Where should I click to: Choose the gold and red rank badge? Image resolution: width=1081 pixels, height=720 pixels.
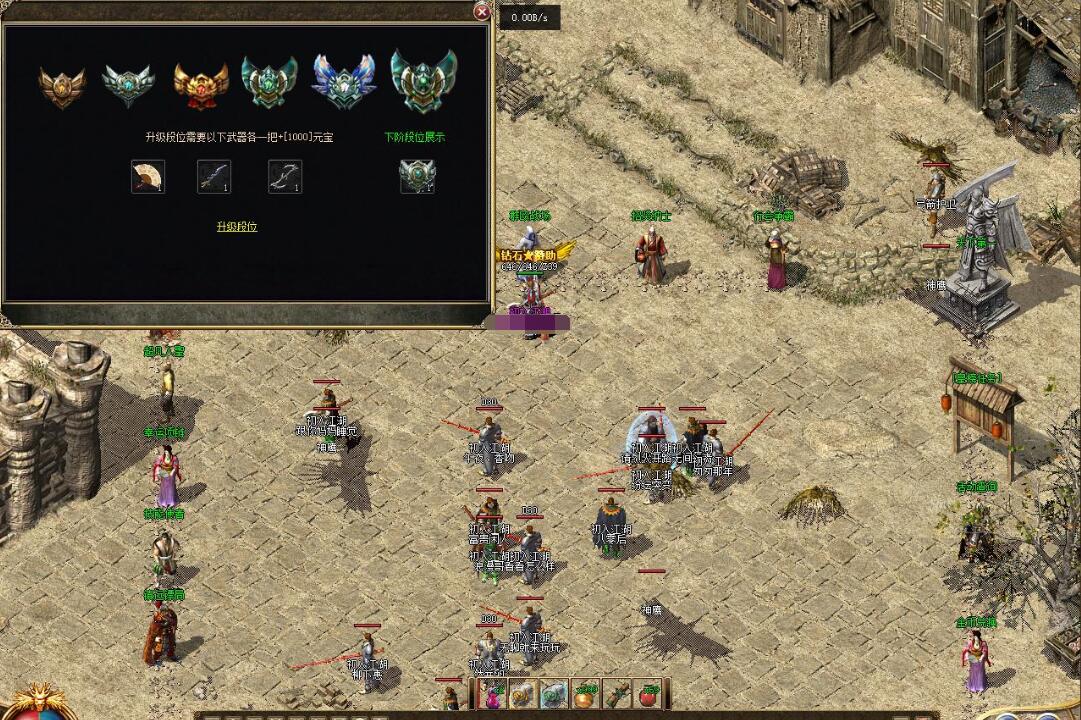201,85
